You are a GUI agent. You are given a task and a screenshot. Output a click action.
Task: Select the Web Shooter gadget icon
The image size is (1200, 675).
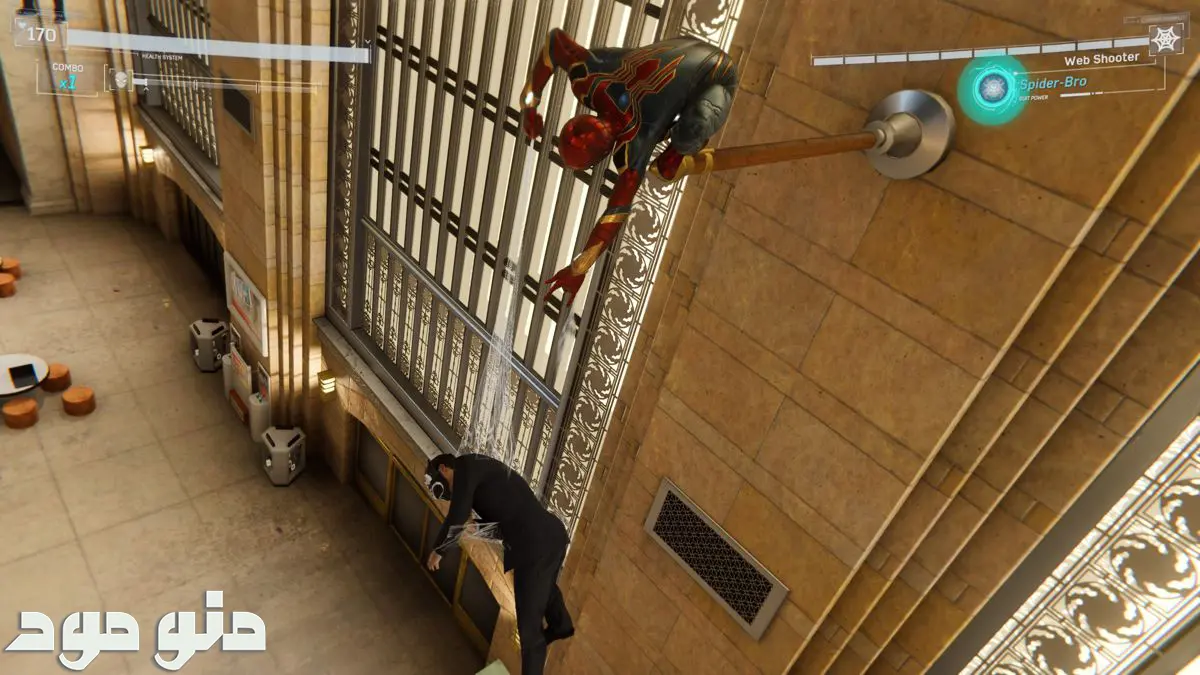pos(1165,39)
